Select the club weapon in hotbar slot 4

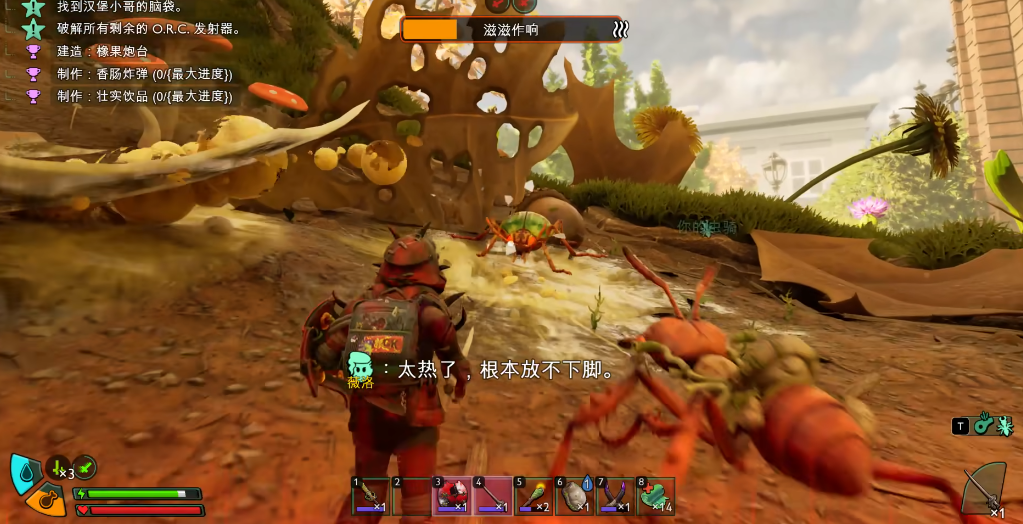[x=493, y=495]
